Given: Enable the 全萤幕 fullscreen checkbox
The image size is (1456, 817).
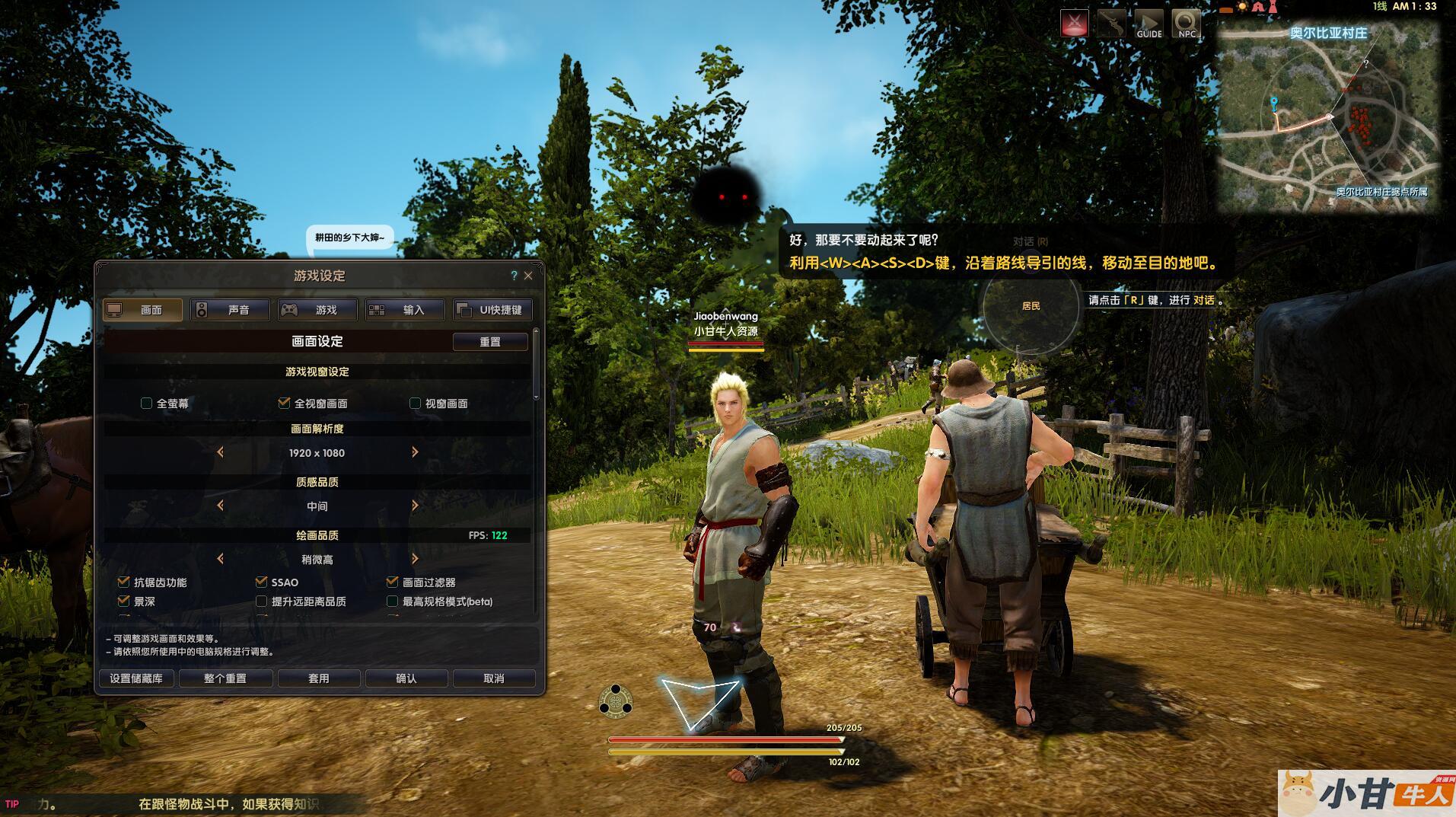Looking at the screenshot, I should [x=147, y=404].
